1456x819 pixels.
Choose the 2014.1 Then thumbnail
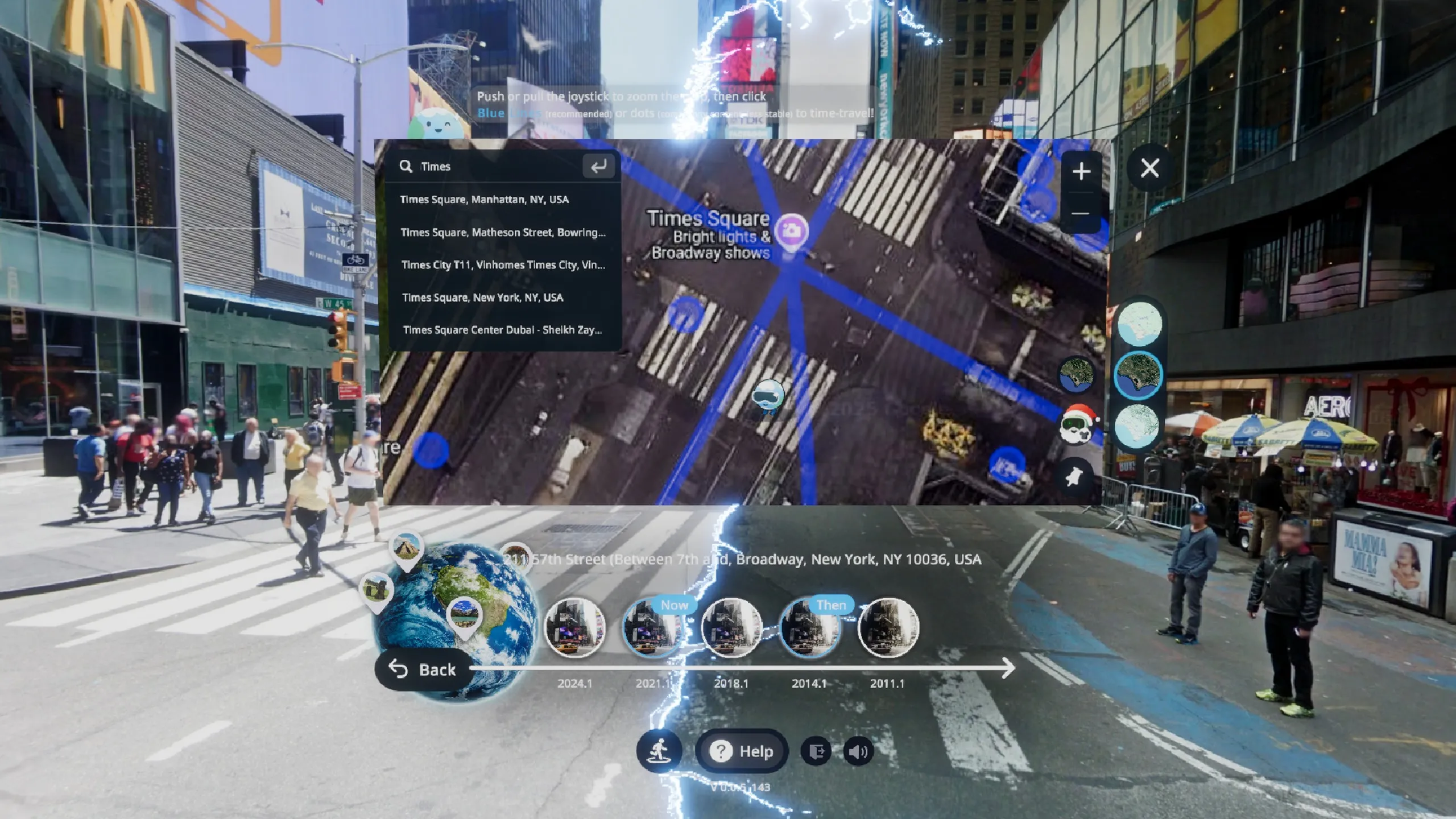(809, 628)
